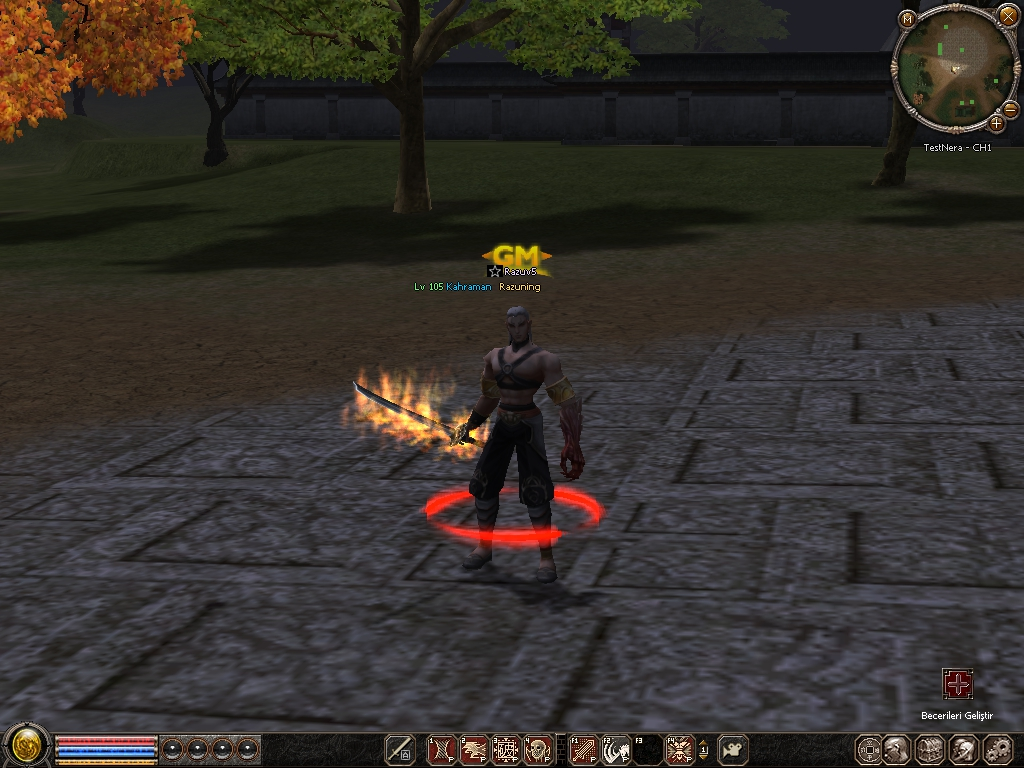
Task: Zoom out the minimap with minus button
Action: 1011,109
